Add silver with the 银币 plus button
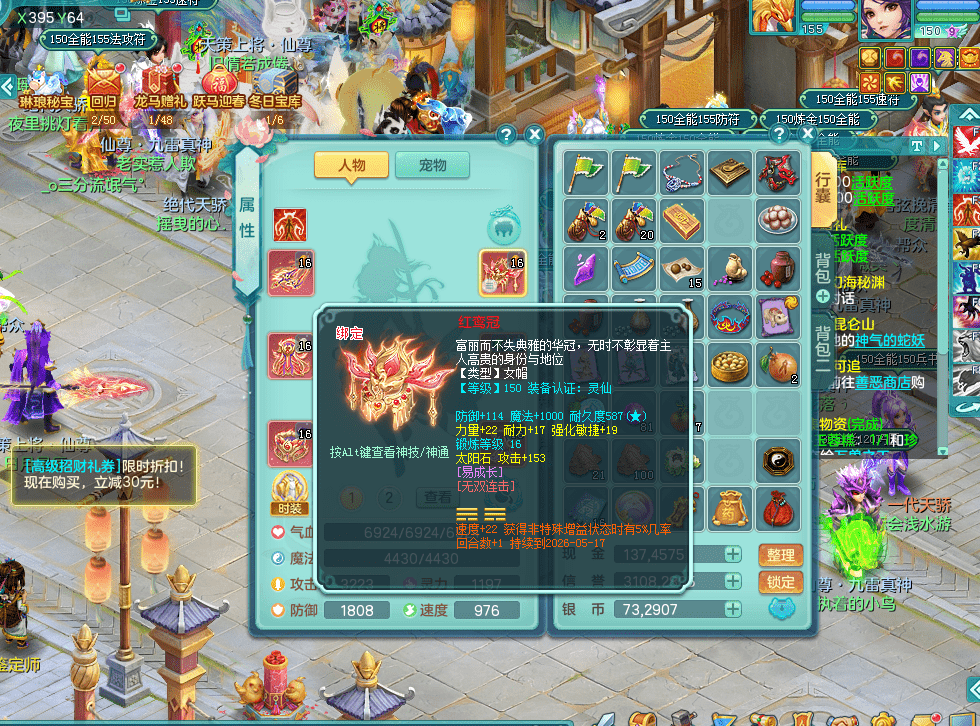Screen dimensions: 980x726 [x=733, y=609]
